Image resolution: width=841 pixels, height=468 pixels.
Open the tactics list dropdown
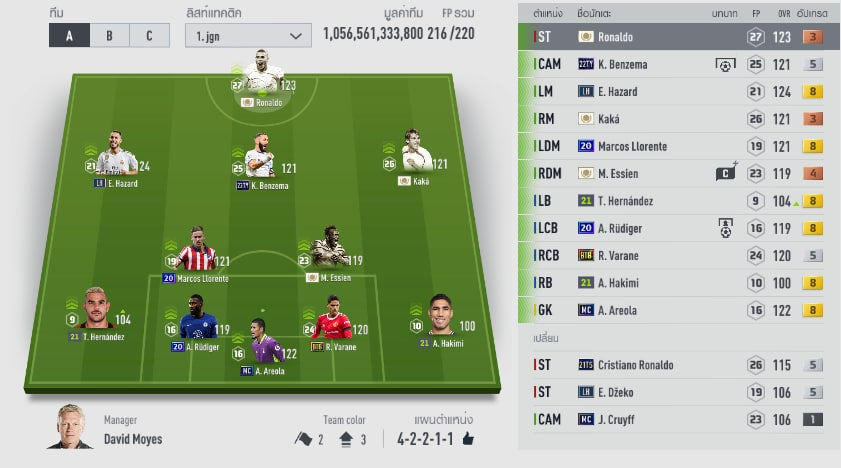point(248,35)
